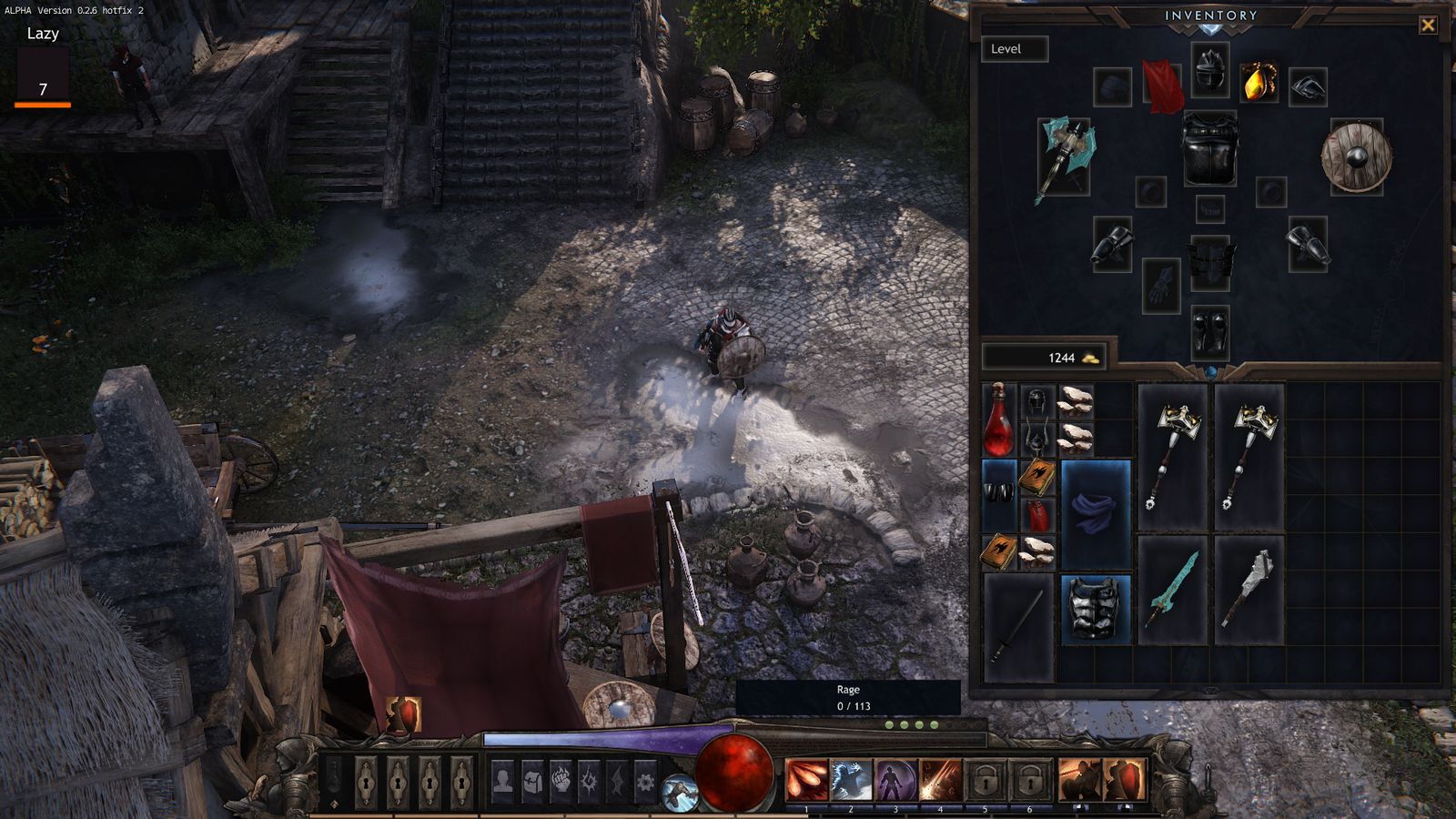Screen dimensions: 1456x819
Task: Select the teal crystal sword in inventory
Action: [1172, 590]
